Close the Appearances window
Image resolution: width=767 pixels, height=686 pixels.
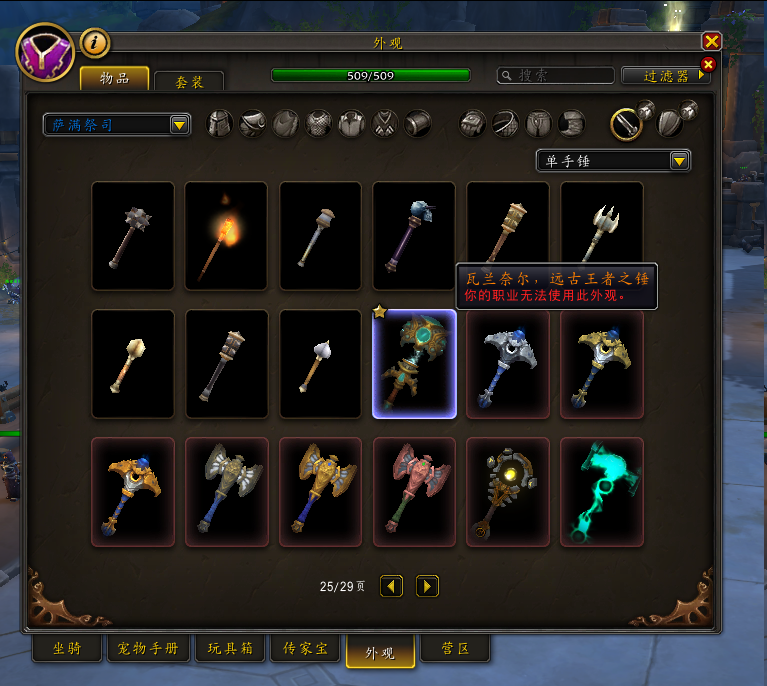coord(711,41)
